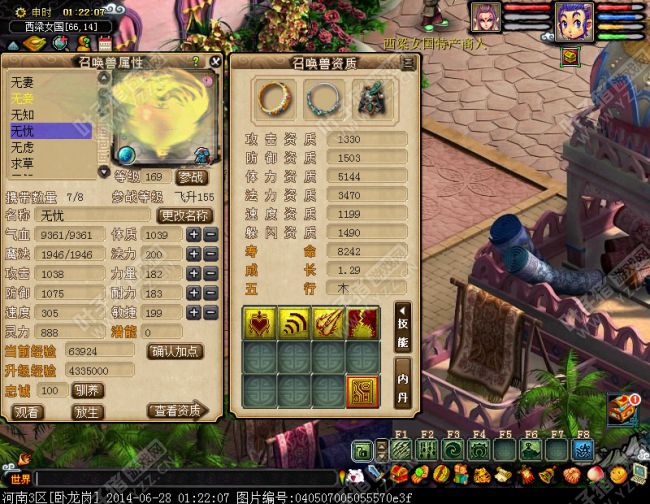Click the 参战 battle button
The image size is (650, 504).
[x=192, y=177]
